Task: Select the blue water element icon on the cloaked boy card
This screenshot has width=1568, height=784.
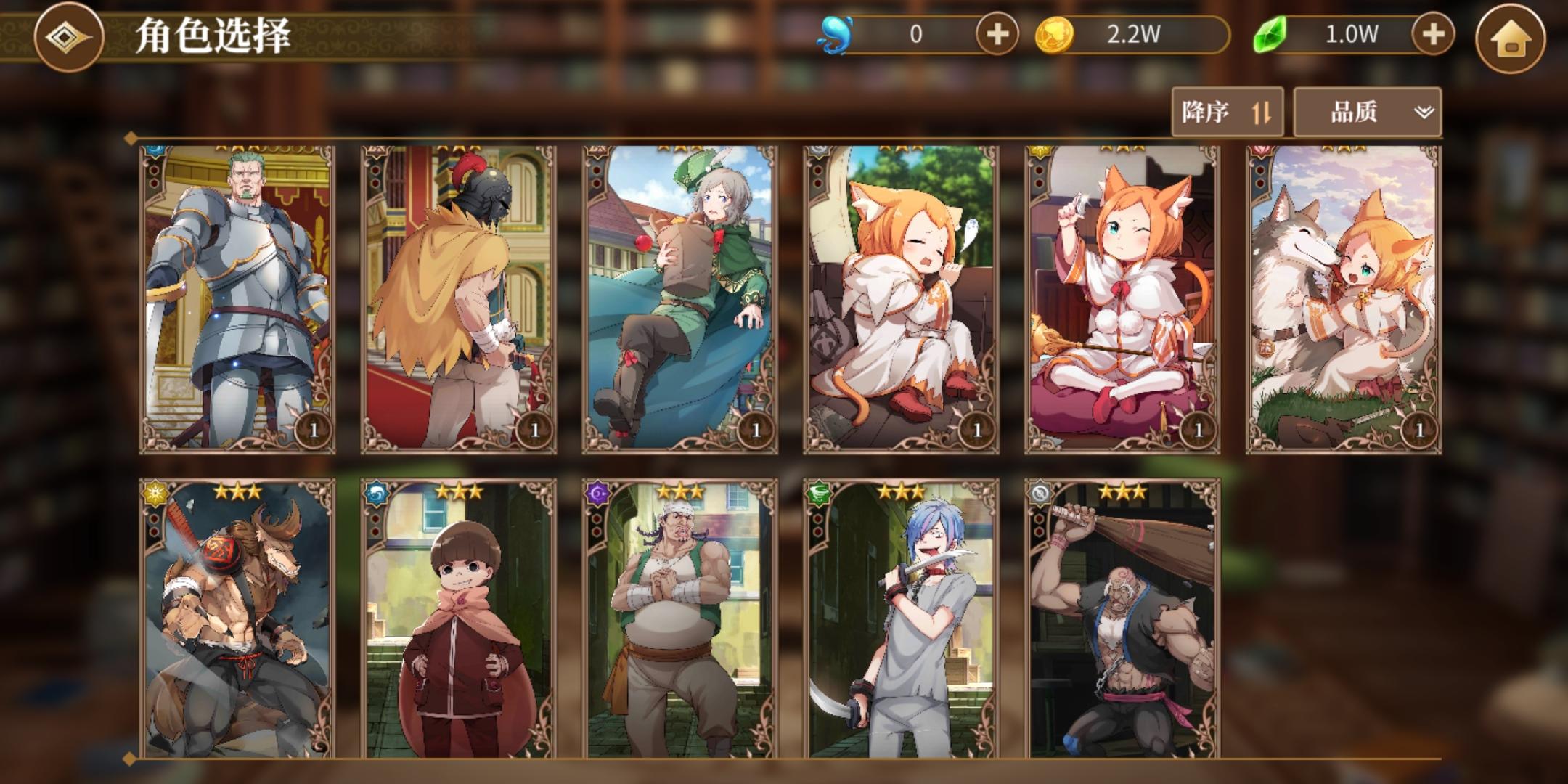Action: pos(377,494)
